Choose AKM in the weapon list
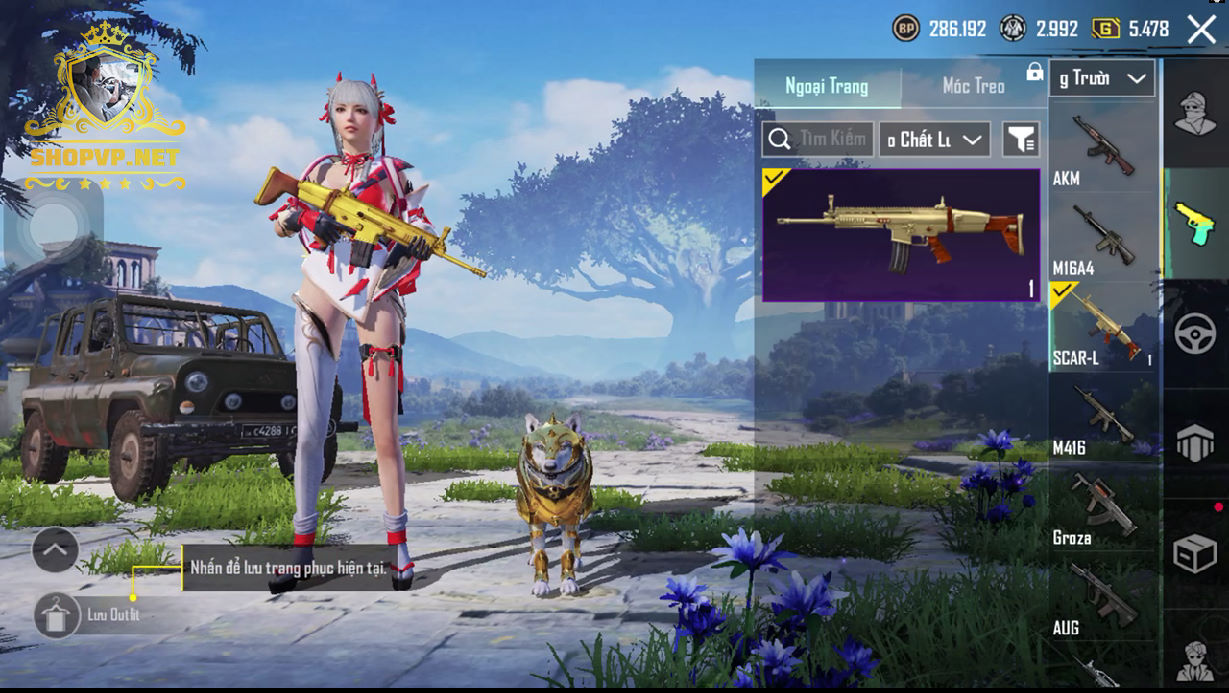Viewport: 1229px width, 693px height. coord(1102,150)
